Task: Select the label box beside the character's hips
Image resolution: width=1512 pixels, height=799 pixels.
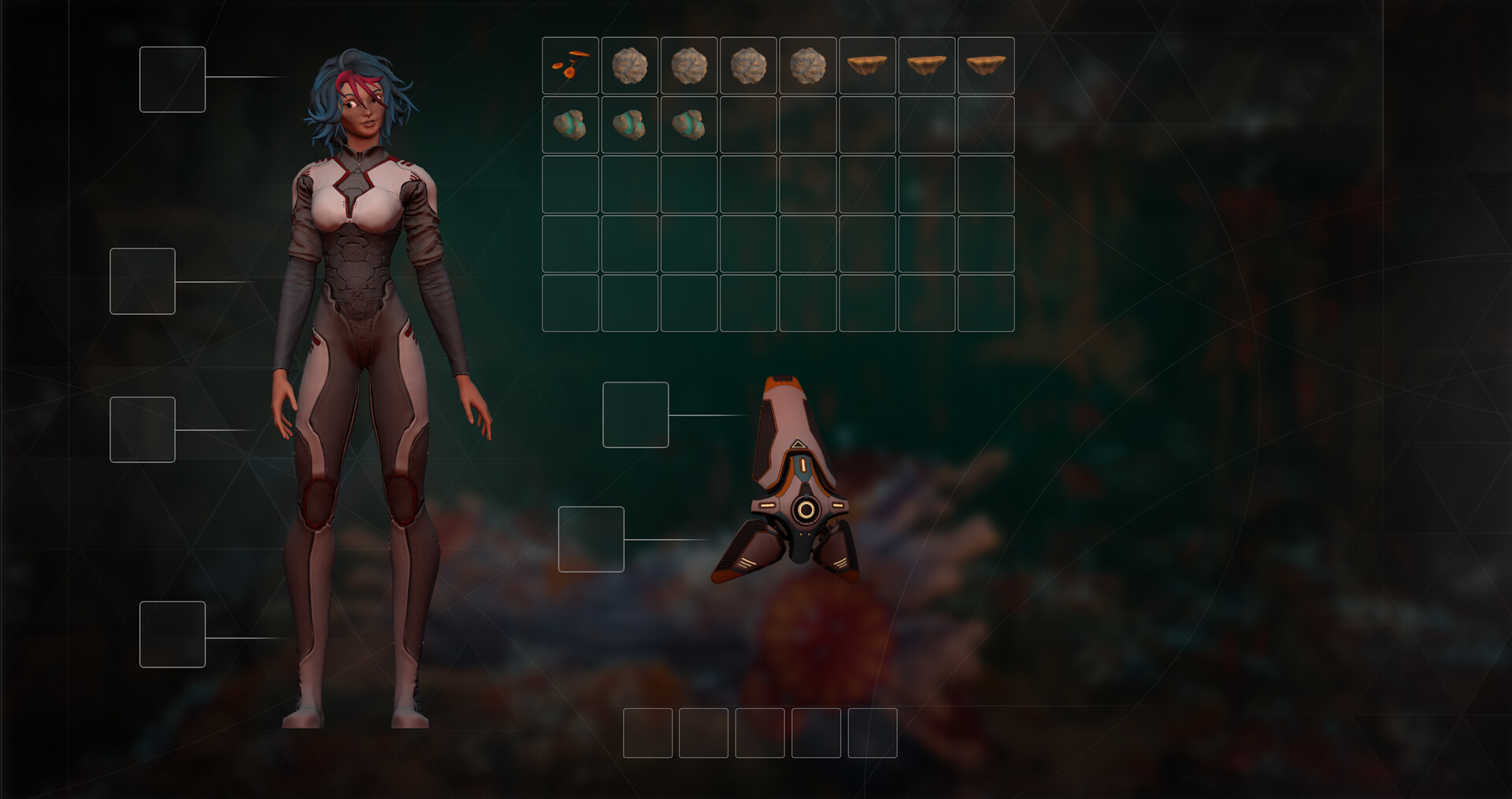Action: pos(143,429)
